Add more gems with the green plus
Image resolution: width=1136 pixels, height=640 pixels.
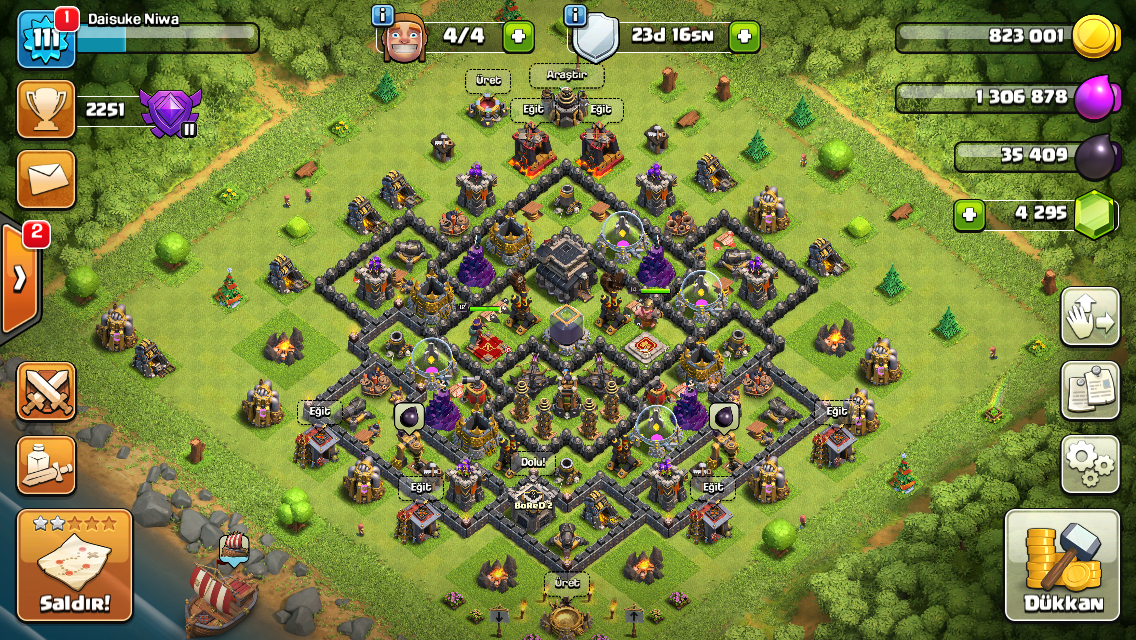[967, 214]
